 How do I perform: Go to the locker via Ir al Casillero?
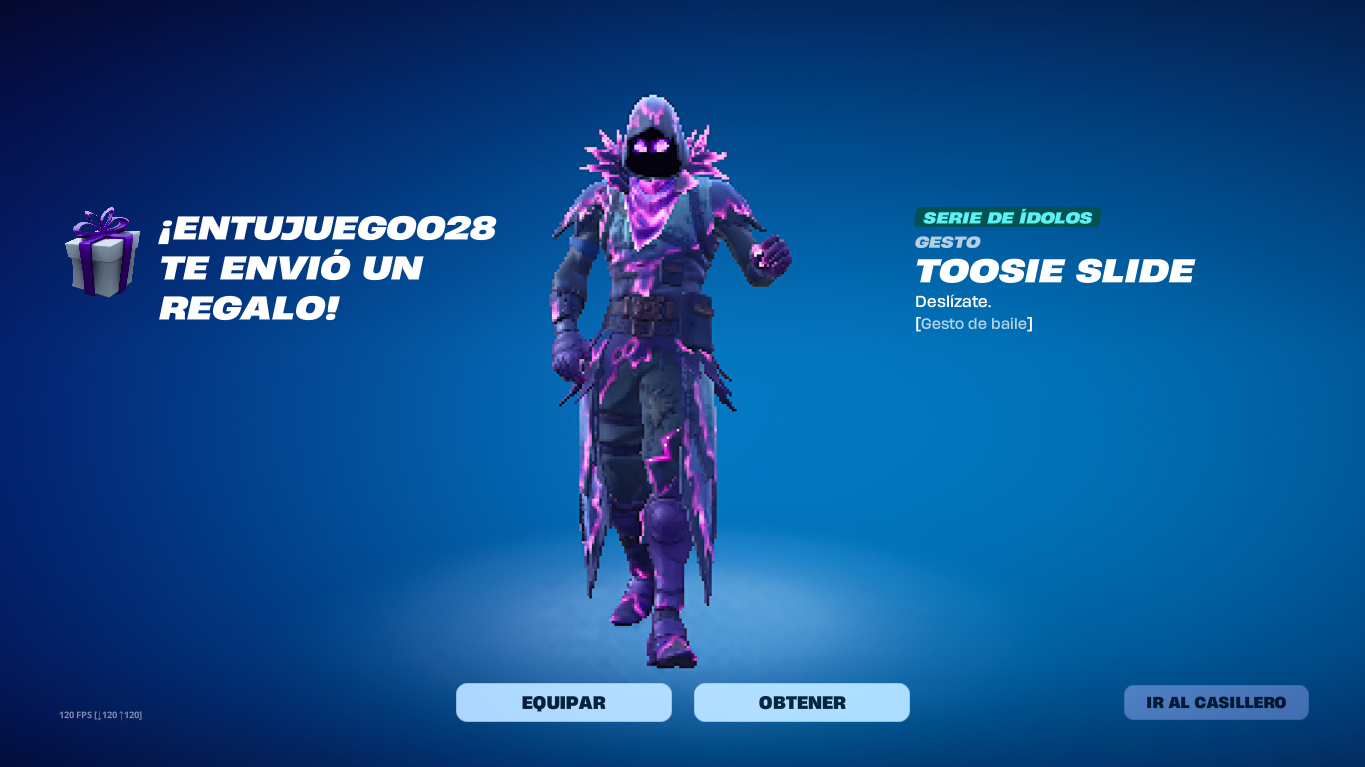pos(1215,702)
